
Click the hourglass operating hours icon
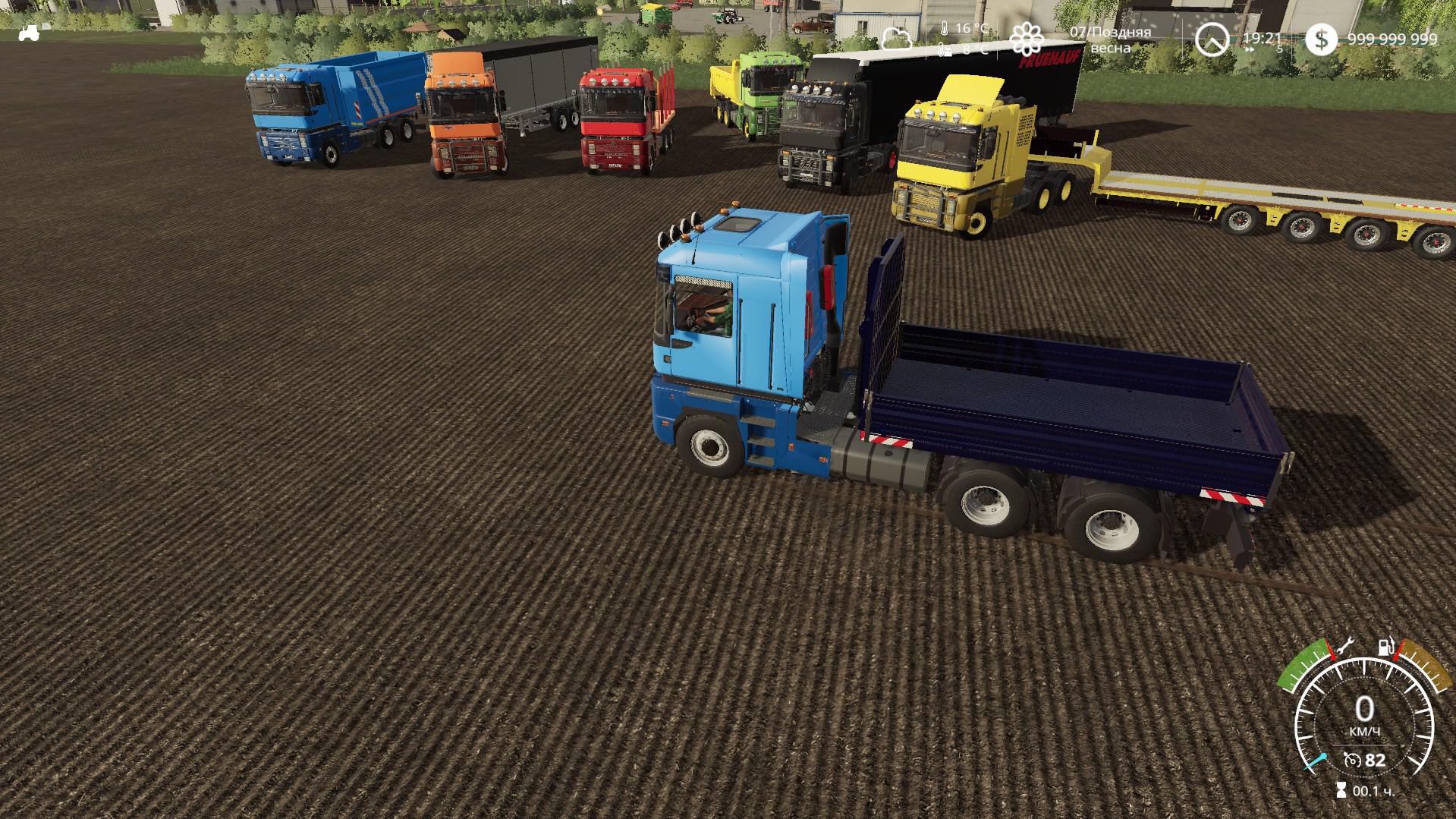[x=1341, y=791]
